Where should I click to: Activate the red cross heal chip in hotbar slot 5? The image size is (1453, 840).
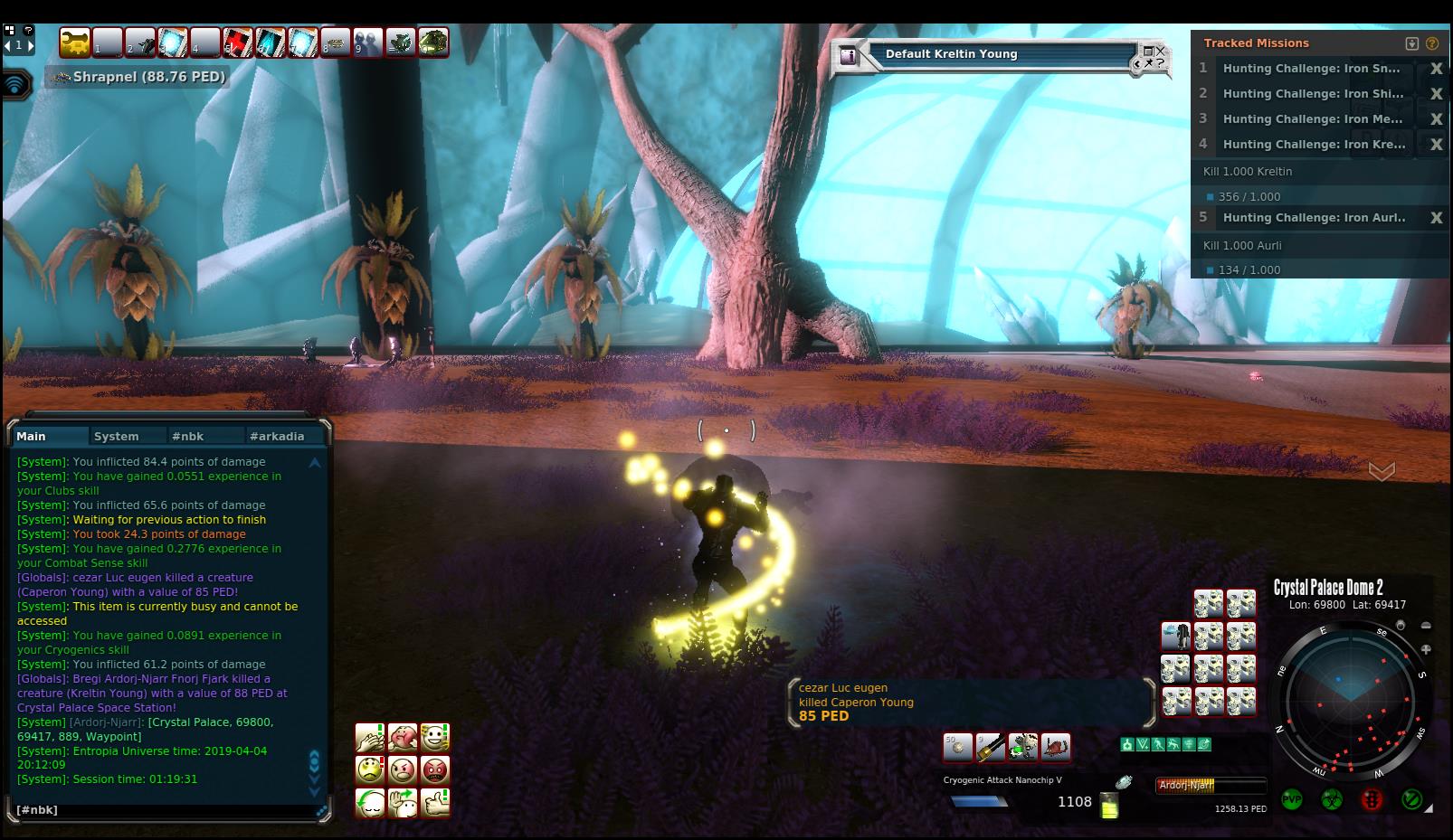[237, 42]
